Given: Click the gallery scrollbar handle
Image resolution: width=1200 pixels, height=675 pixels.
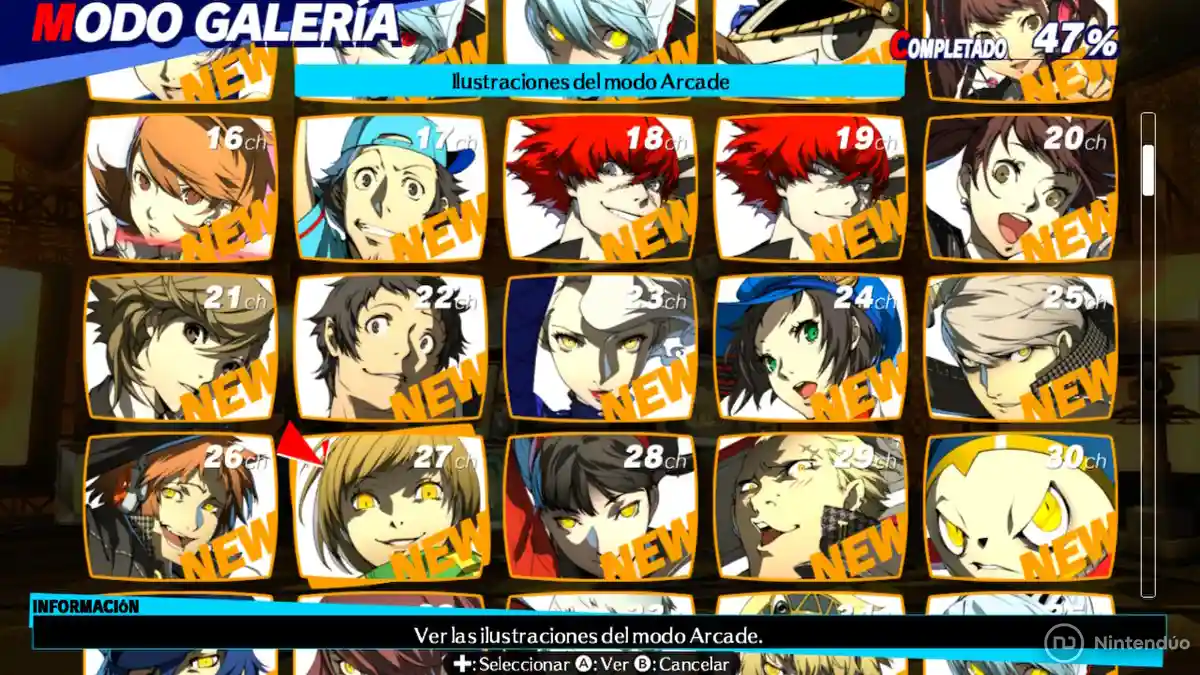Looking at the screenshot, I should (1148, 165).
